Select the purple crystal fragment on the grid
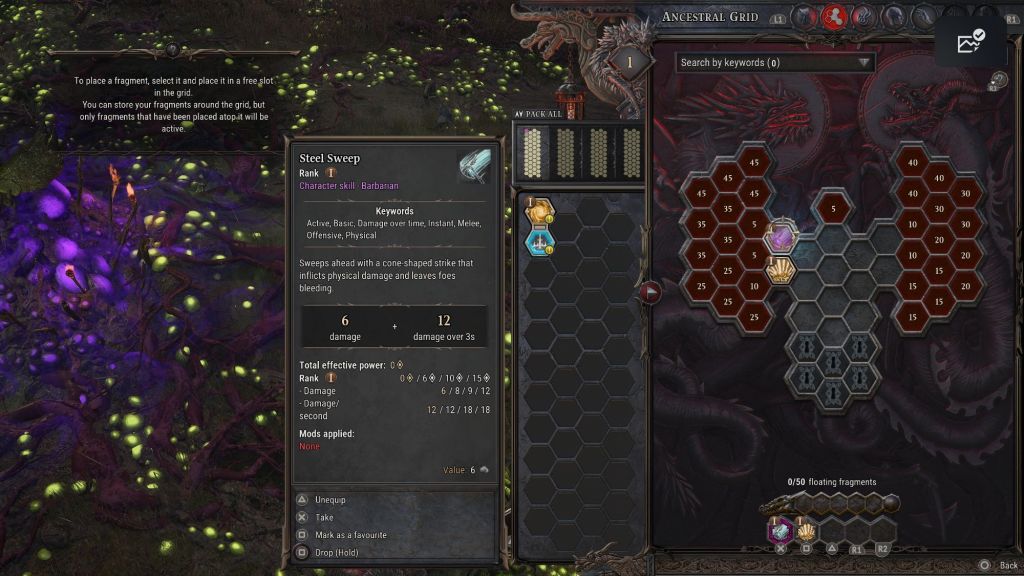The width and height of the screenshot is (1024, 576). pyautogui.click(x=780, y=238)
